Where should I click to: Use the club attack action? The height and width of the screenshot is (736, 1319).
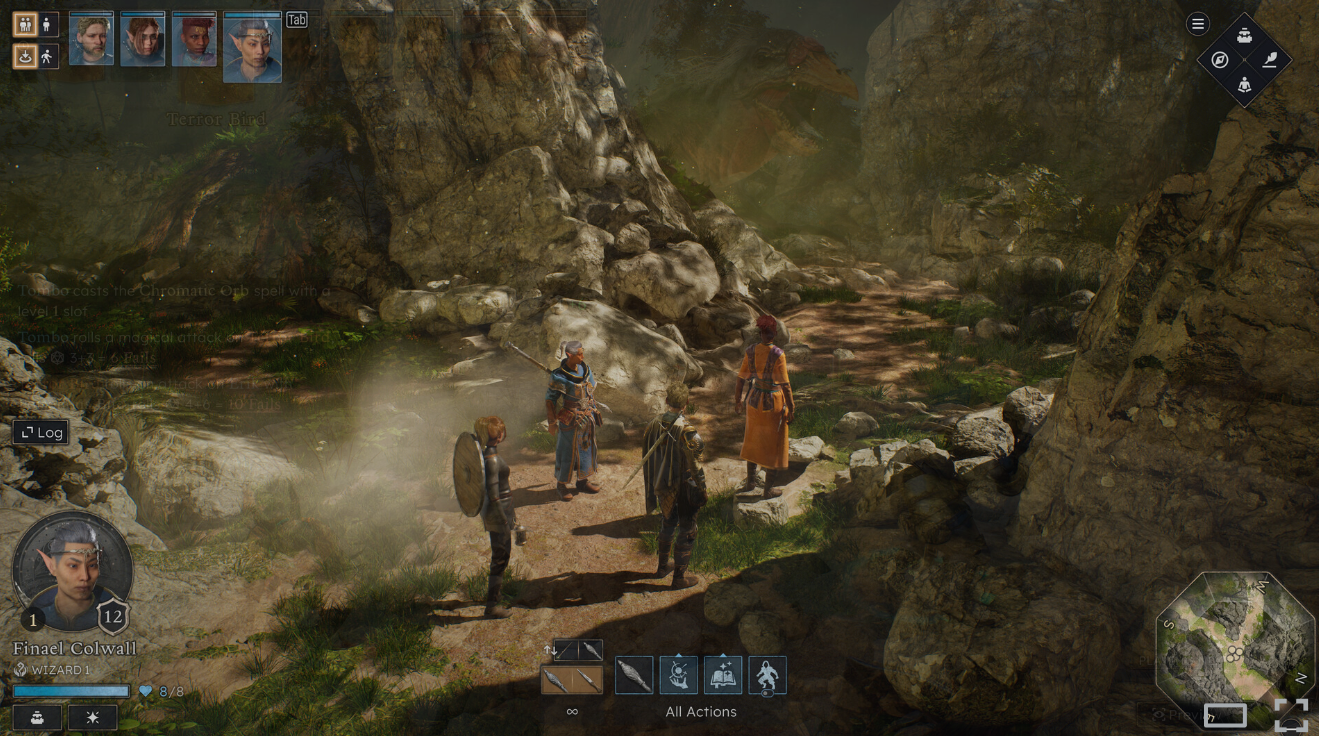[634, 676]
